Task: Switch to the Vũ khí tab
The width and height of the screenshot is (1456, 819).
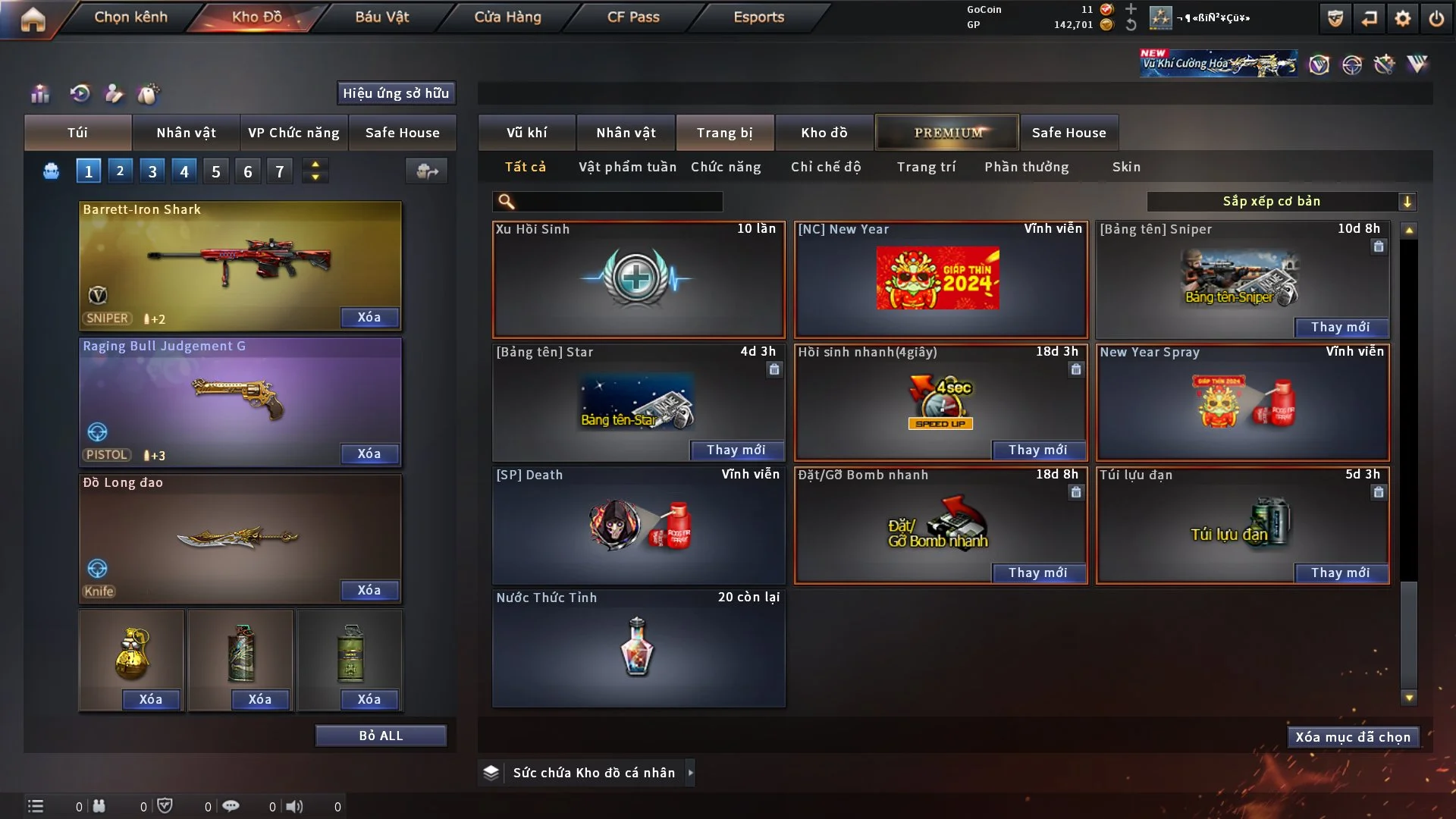Action: pos(526,133)
